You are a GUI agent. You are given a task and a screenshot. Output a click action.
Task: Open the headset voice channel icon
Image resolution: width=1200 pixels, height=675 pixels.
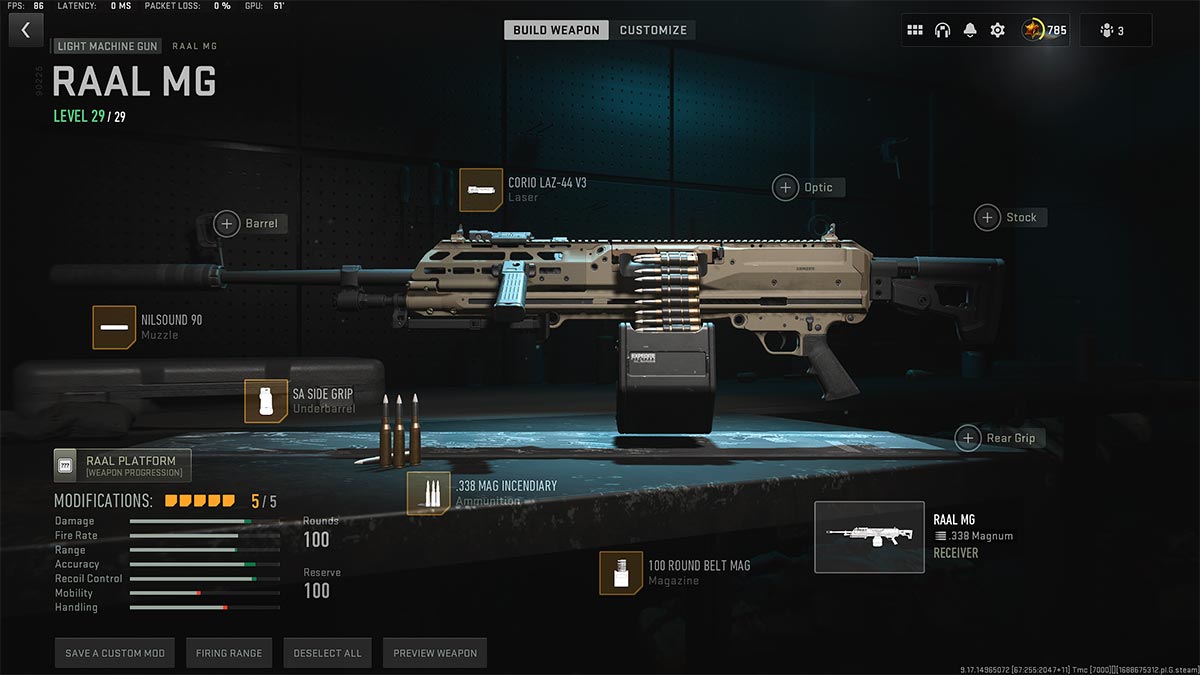[942, 30]
